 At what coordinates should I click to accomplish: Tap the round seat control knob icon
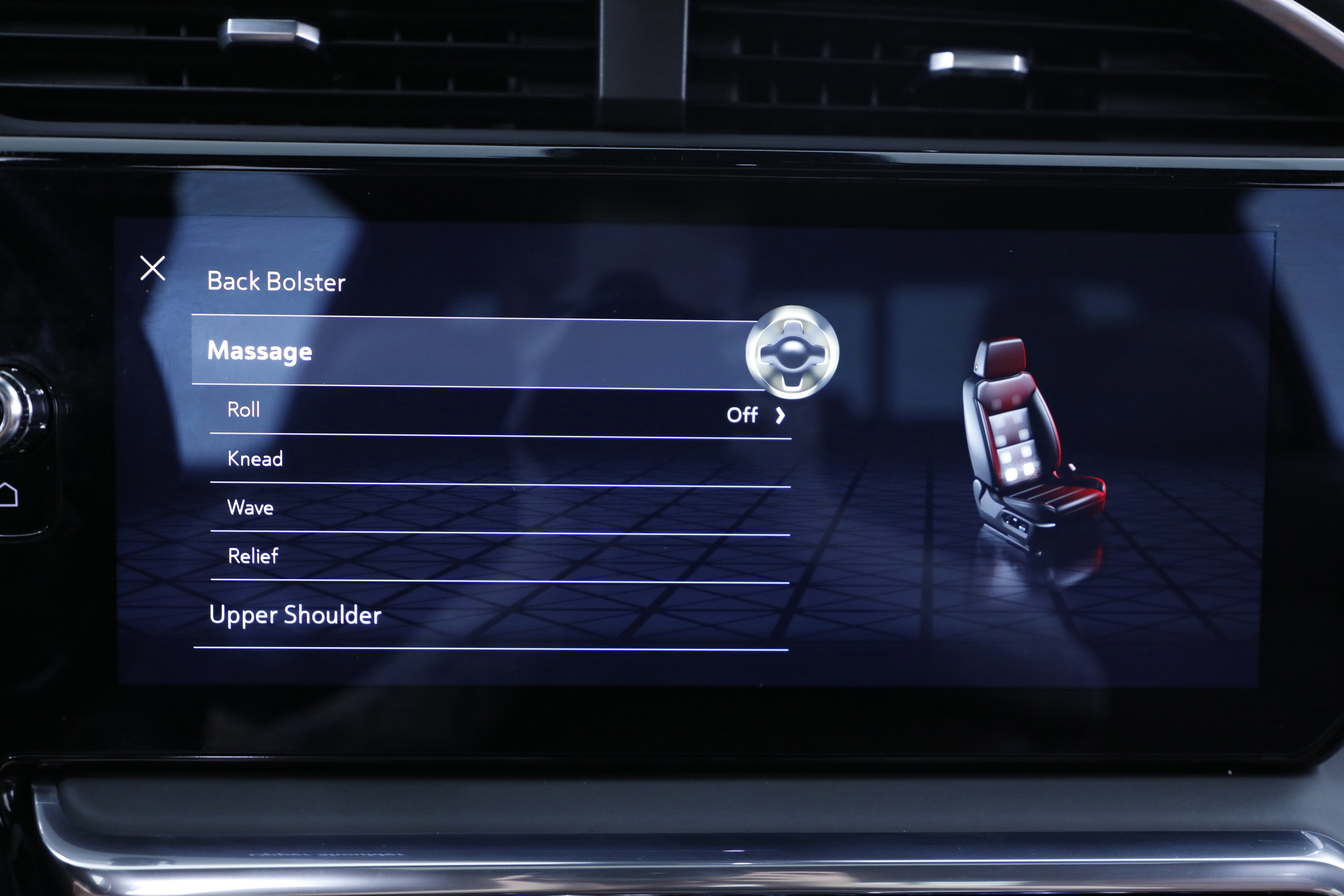[x=792, y=352]
